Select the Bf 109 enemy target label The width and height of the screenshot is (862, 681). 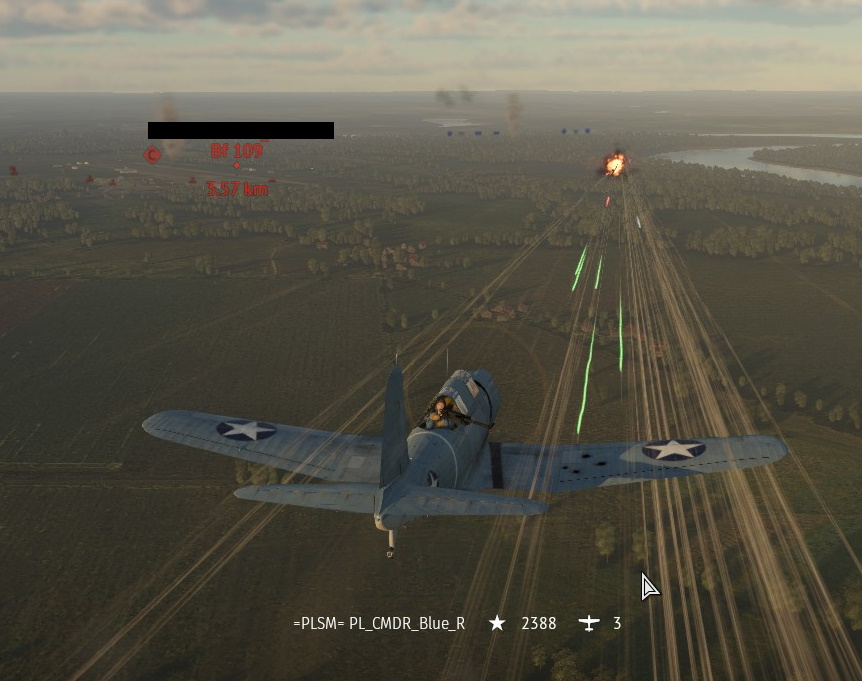pyautogui.click(x=237, y=151)
